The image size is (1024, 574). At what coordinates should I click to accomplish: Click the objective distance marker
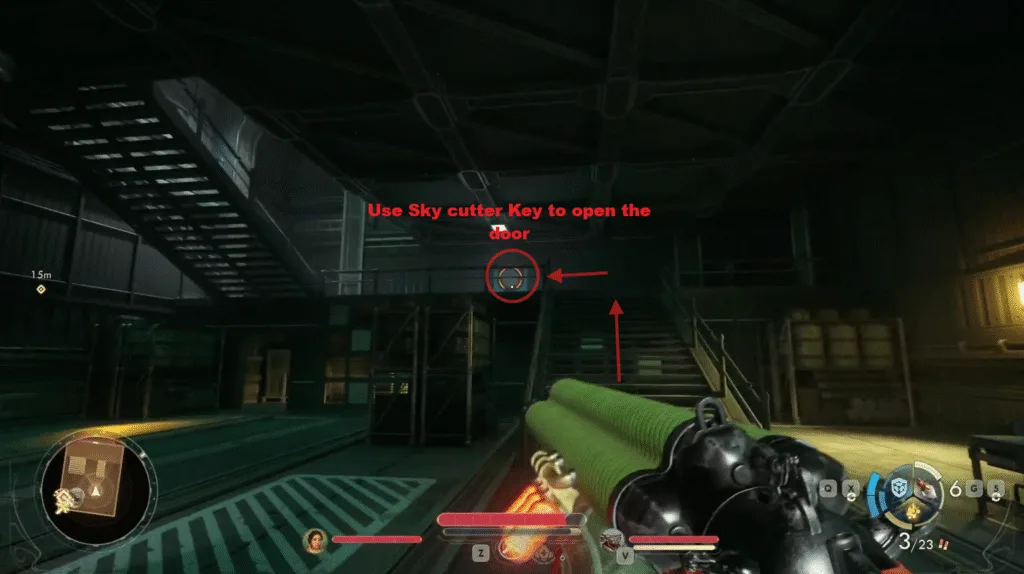(41, 289)
